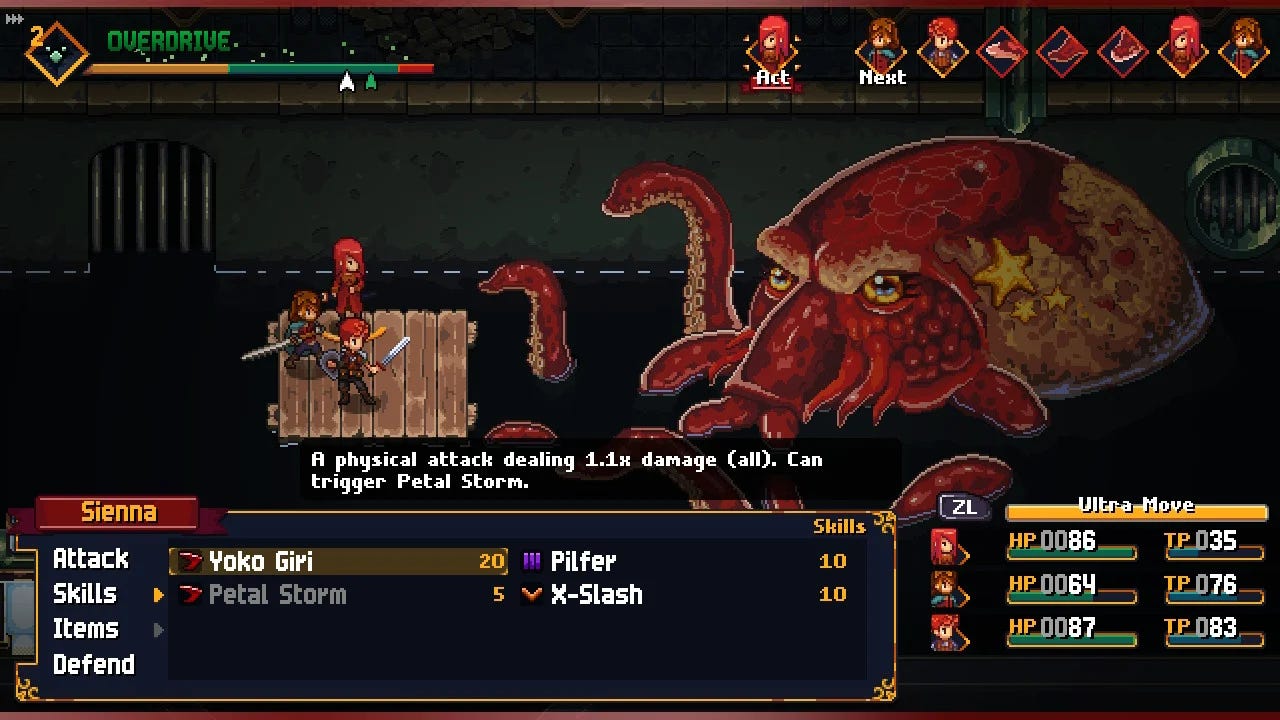The height and width of the screenshot is (720, 1280).
Task: Select the party row with HP 0064
Action: click(x=1087, y=586)
